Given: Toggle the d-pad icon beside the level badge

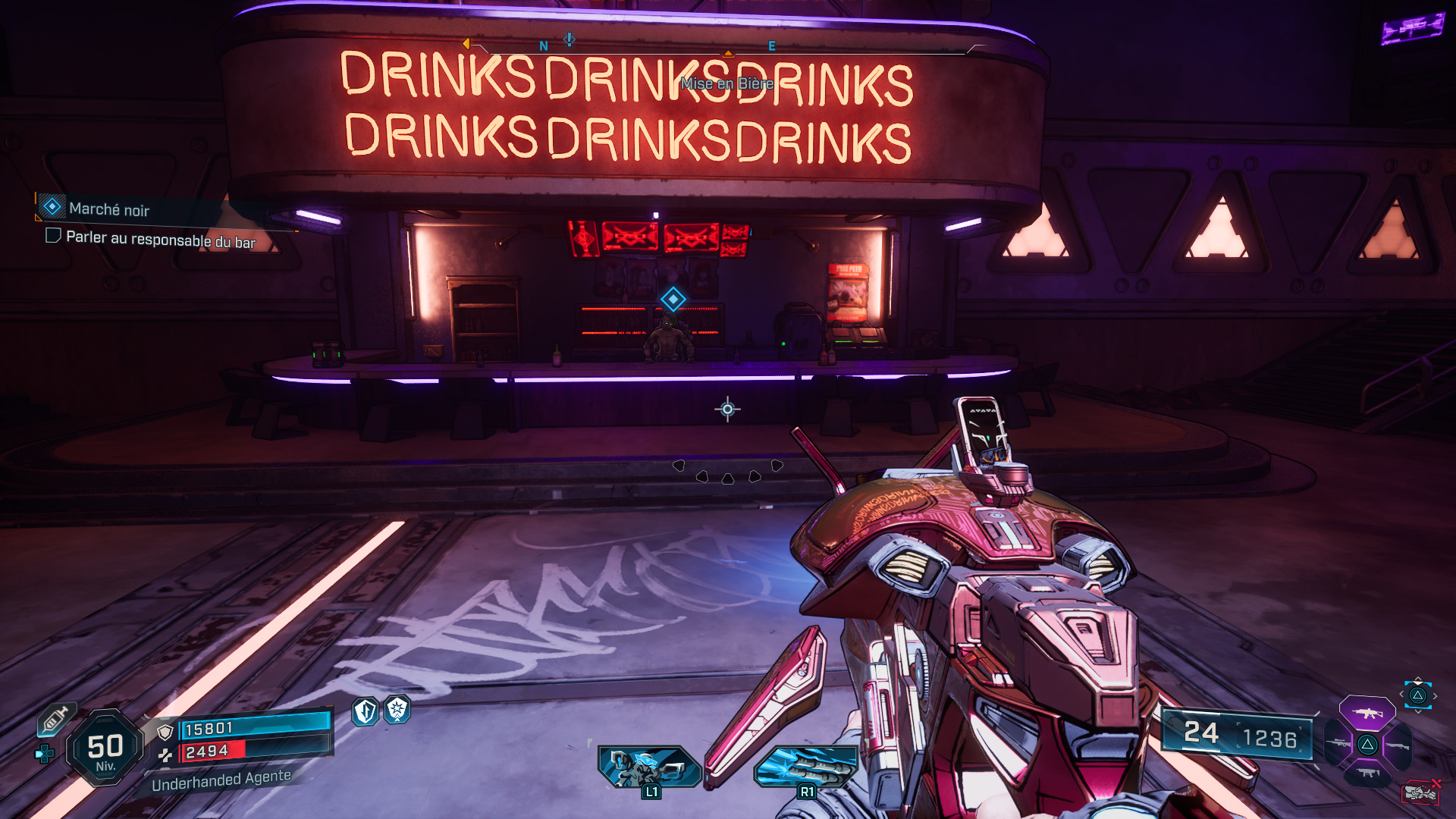Looking at the screenshot, I should tap(44, 752).
